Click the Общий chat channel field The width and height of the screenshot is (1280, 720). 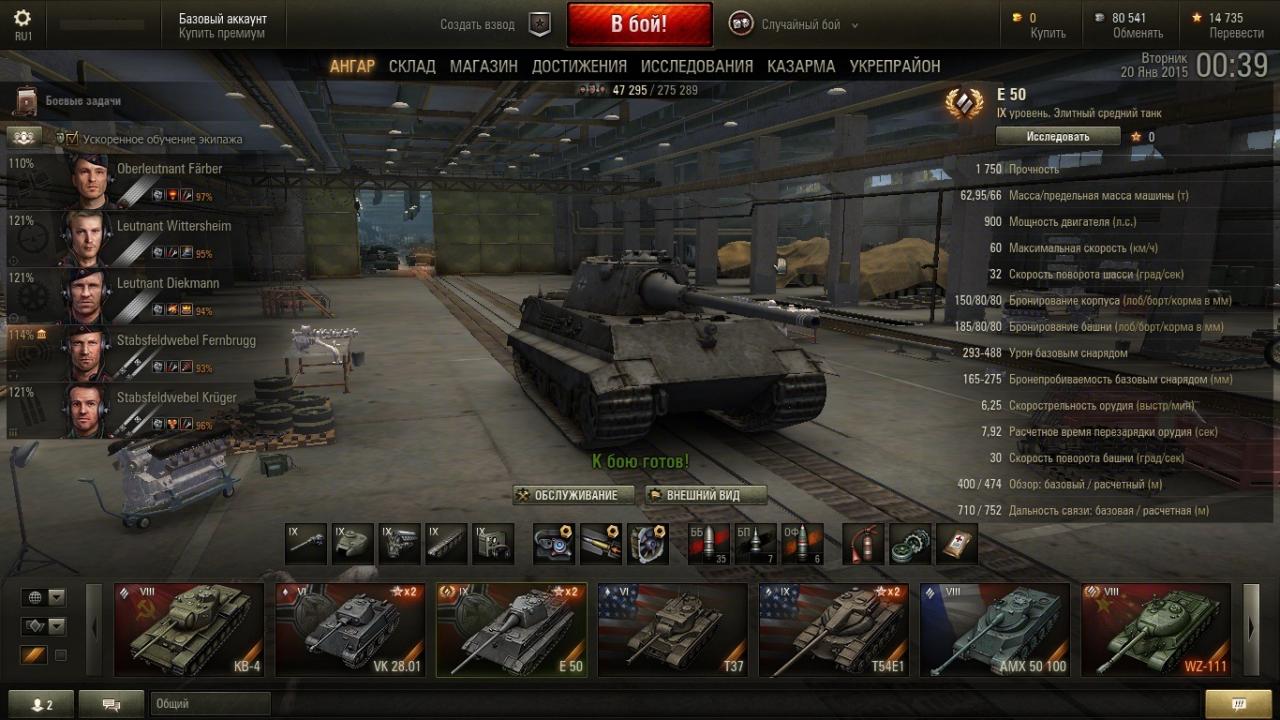210,704
